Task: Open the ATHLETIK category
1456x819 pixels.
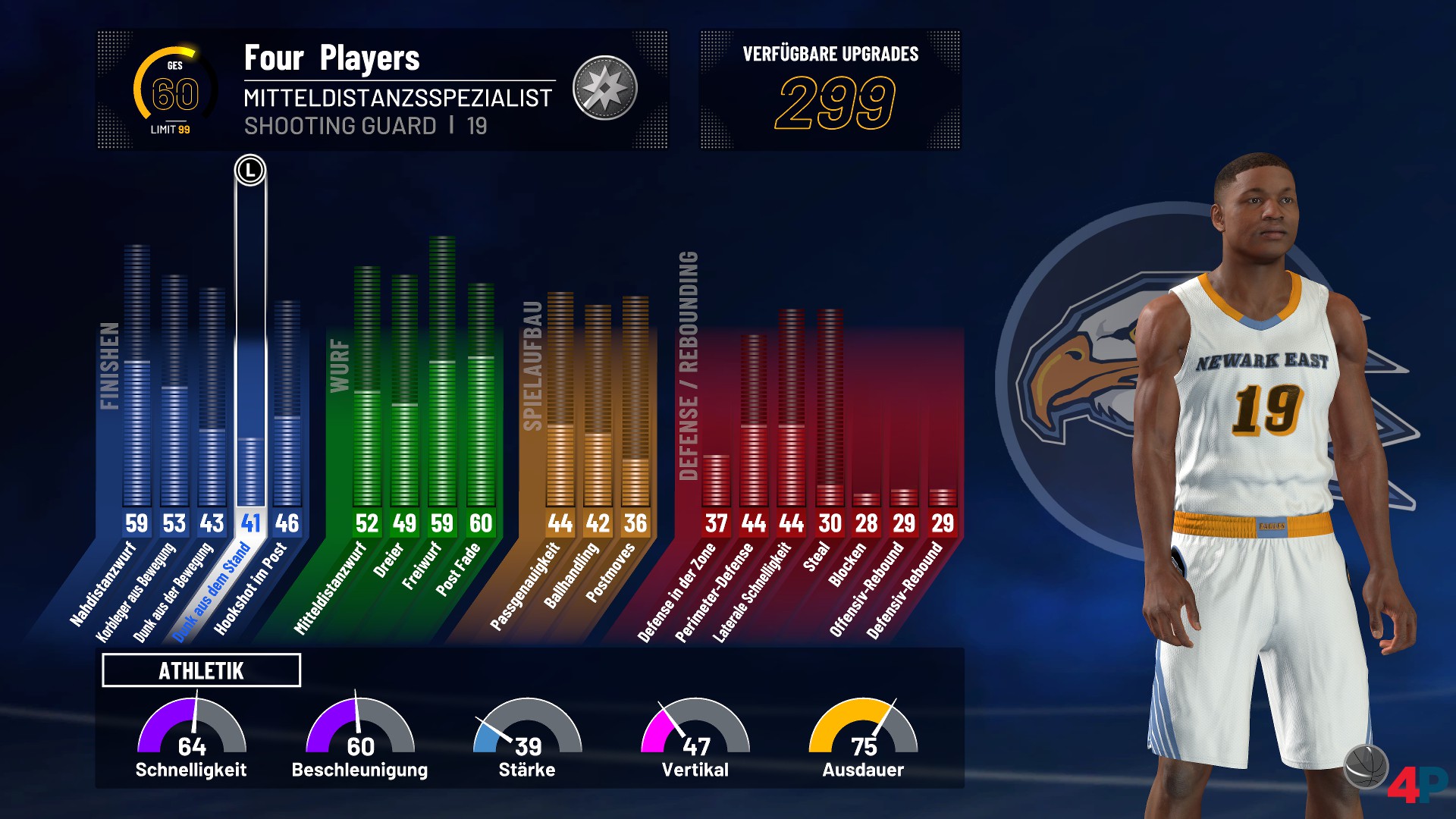Action: click(201, 670)
